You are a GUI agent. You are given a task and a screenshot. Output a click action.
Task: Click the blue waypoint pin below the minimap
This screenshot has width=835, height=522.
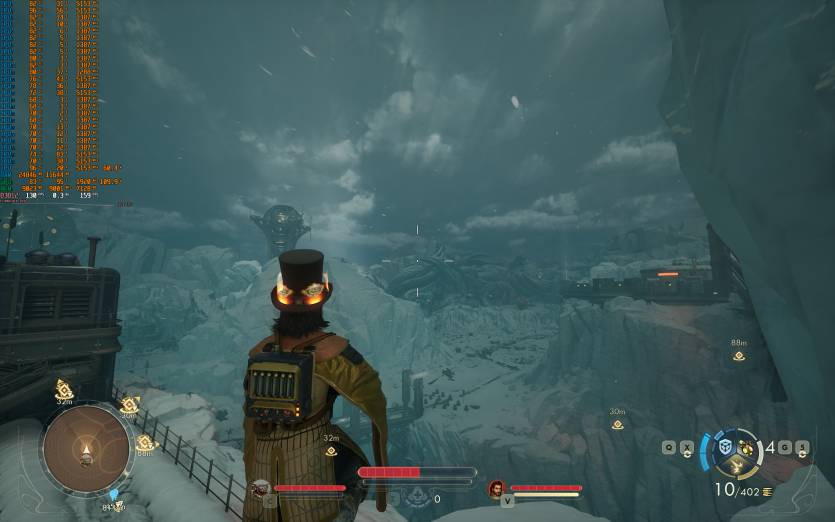114,495
